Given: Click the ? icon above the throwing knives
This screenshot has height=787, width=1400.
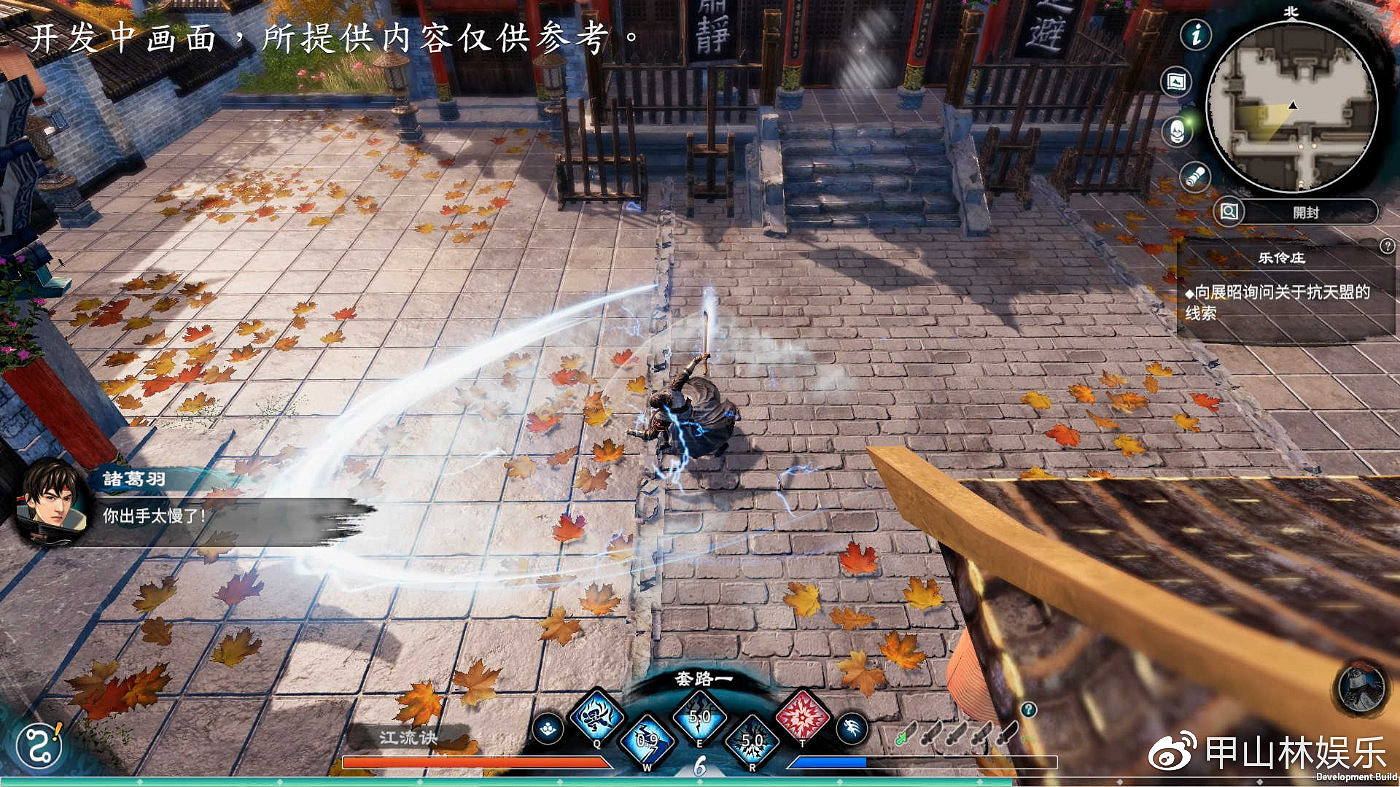Looking at the screenshot, I should [x=1029, y=710].
